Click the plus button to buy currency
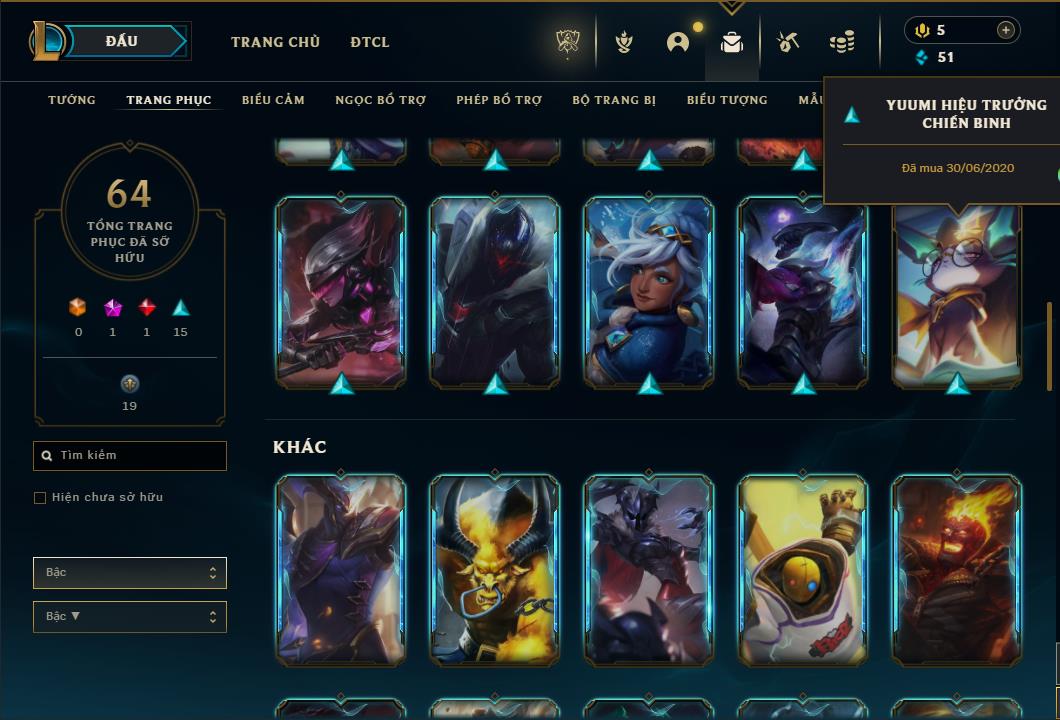1060x720 pixels. click(x=1005, y=30)
